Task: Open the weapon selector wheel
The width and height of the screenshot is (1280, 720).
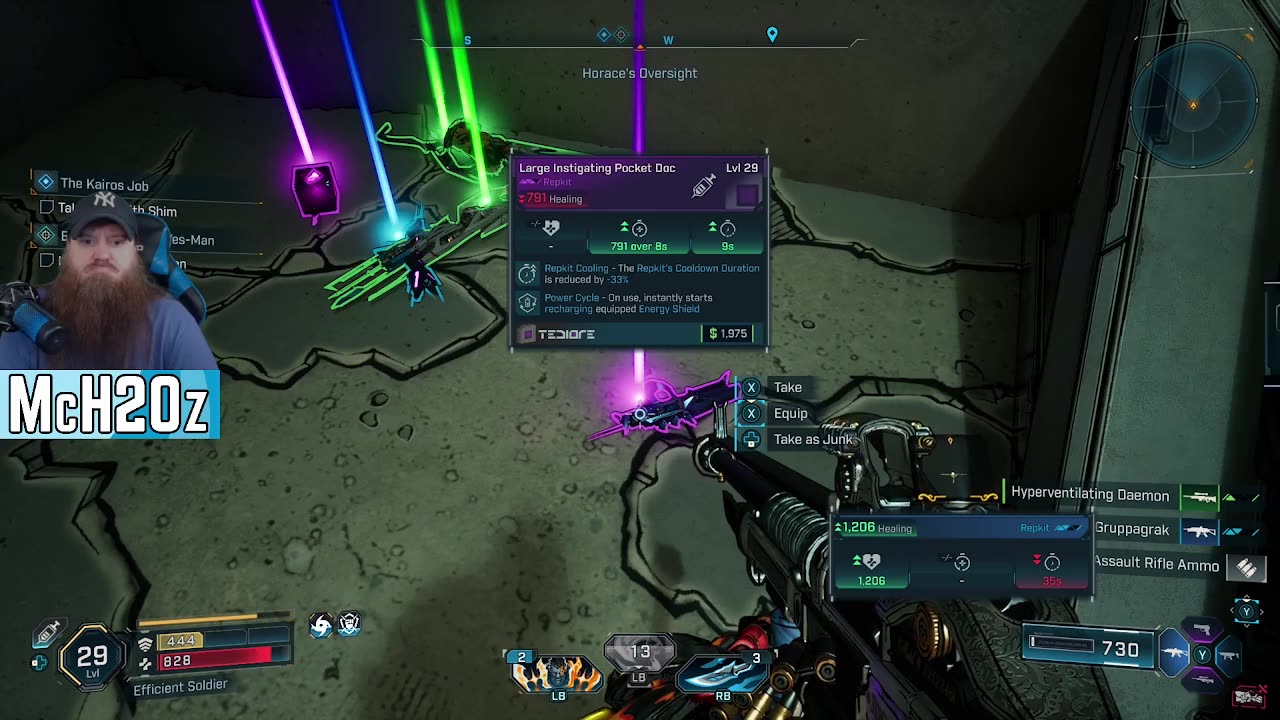Action: click(1202, 654)
